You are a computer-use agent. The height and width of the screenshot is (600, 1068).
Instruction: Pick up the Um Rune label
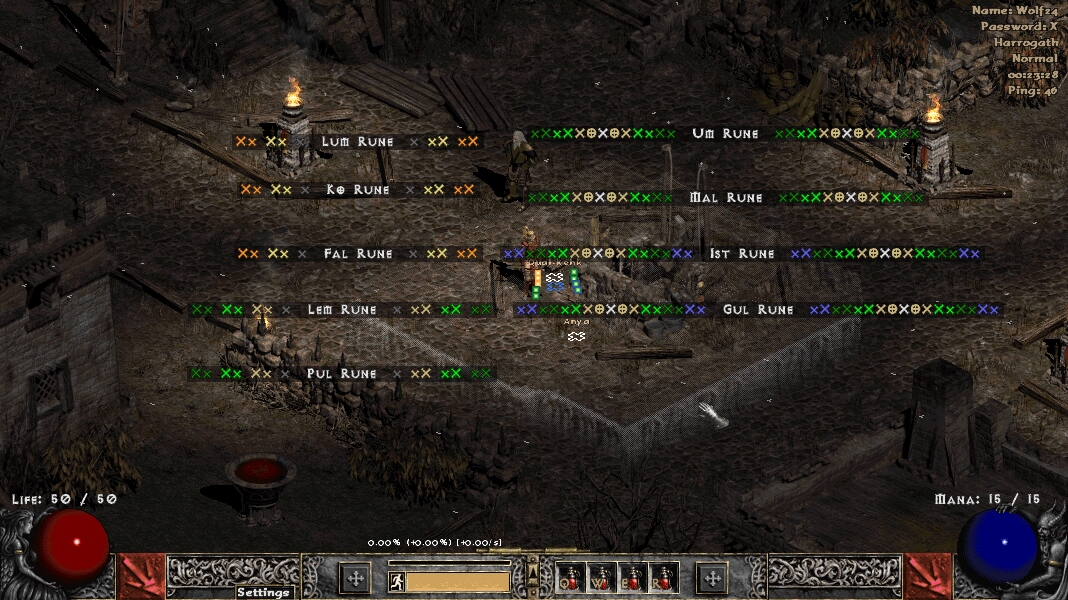point(725,134)
